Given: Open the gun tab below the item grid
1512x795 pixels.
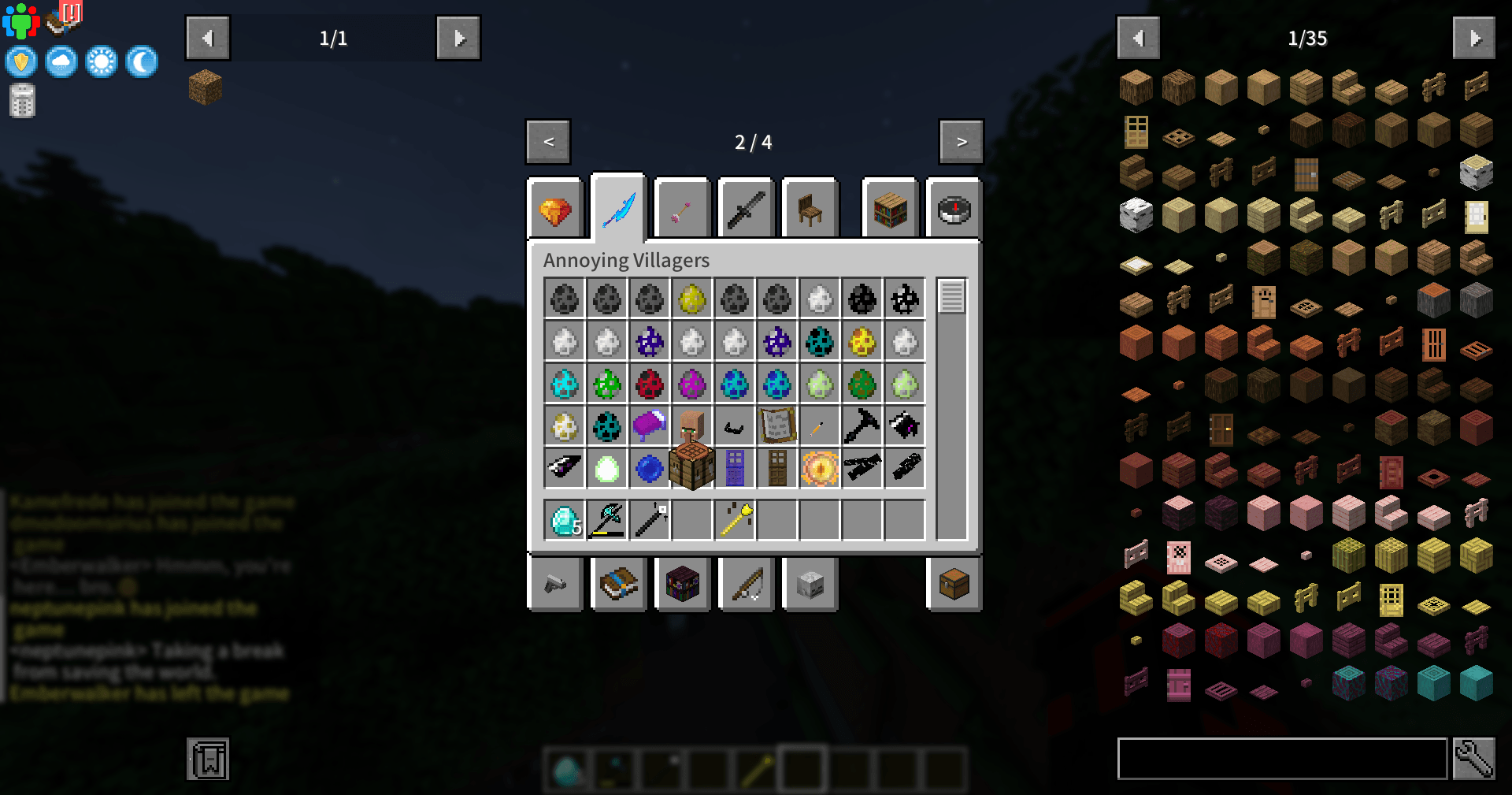Looking at the screenshot, I should click(x=556, y=584).
